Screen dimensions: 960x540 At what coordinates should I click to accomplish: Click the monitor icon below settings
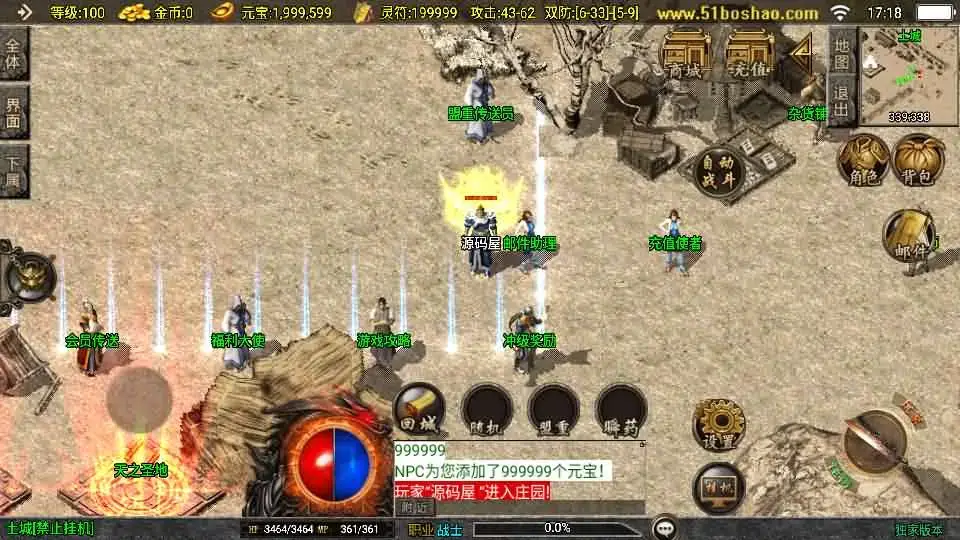pos(718,486)
